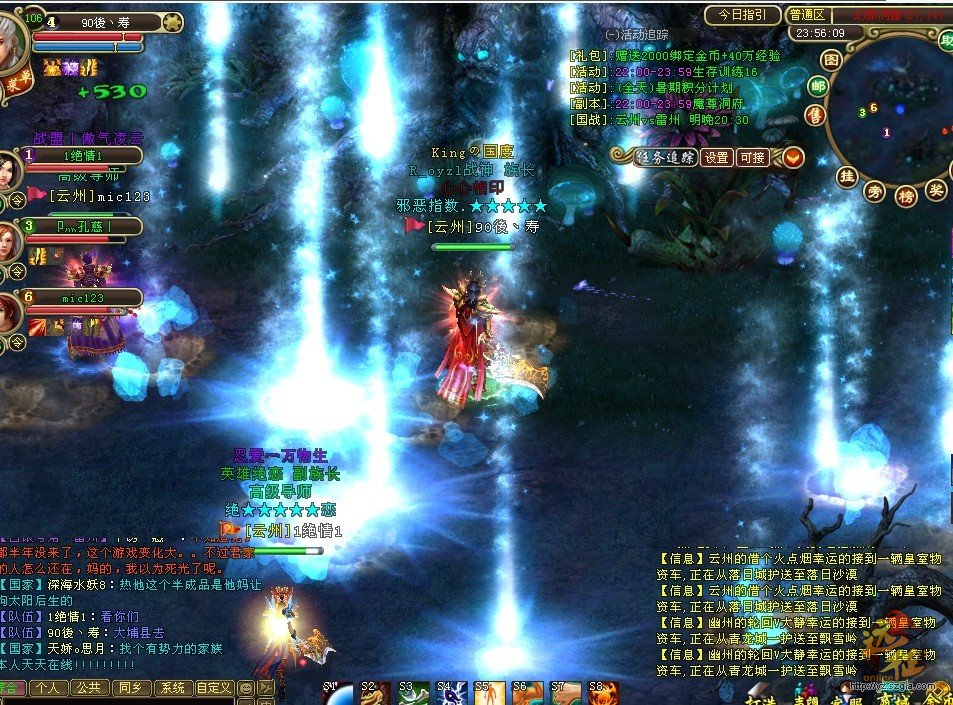Open the 售 shop button

[816, 115]
